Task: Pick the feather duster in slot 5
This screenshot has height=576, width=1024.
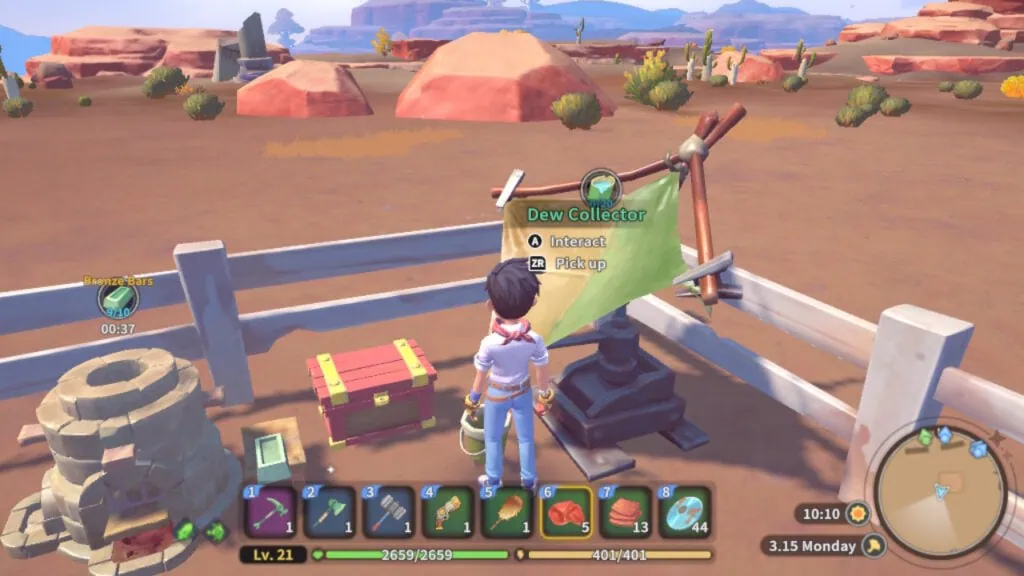Action: tap(507, 512)
